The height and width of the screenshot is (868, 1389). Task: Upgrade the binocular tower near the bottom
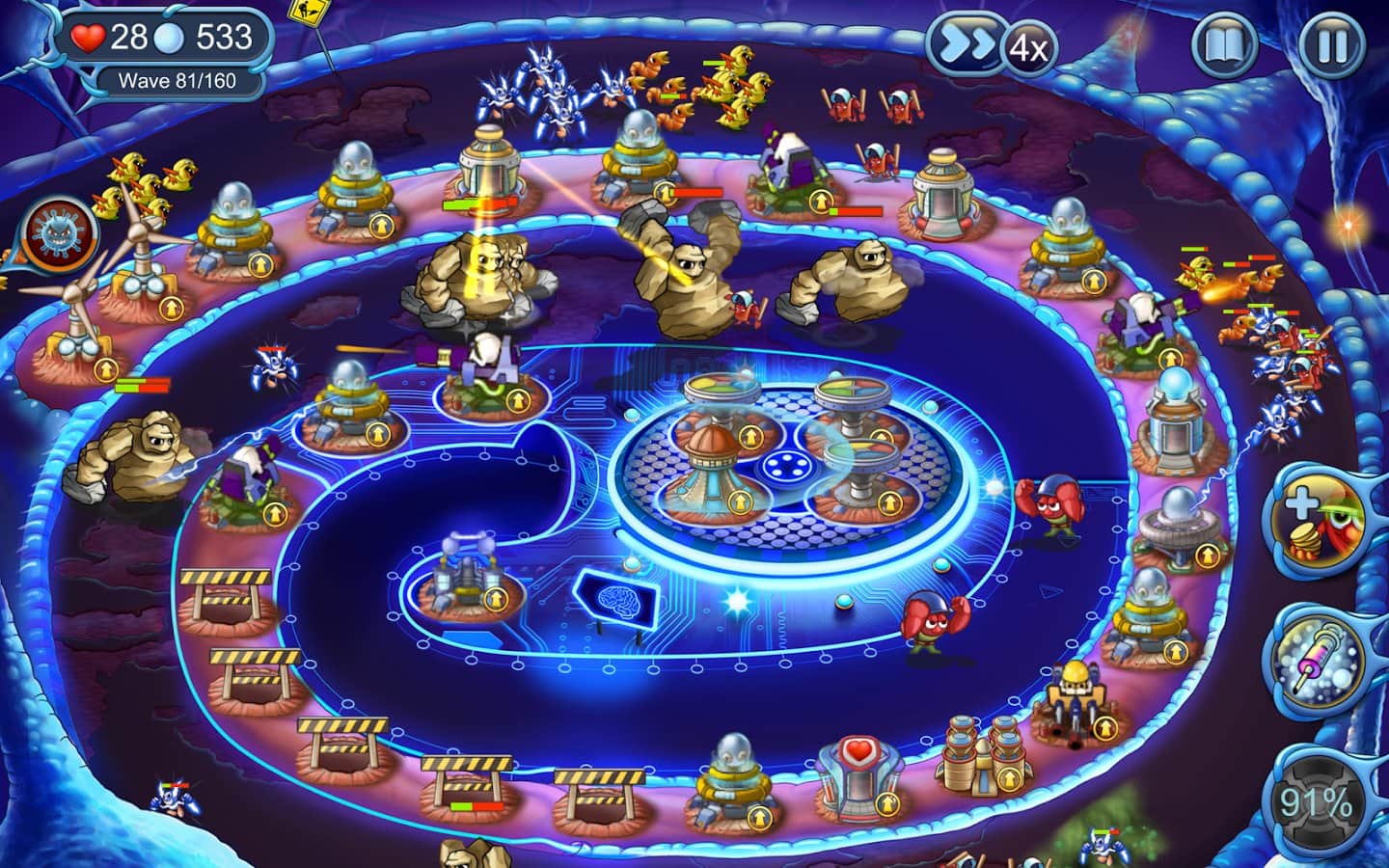[1010, 779]
